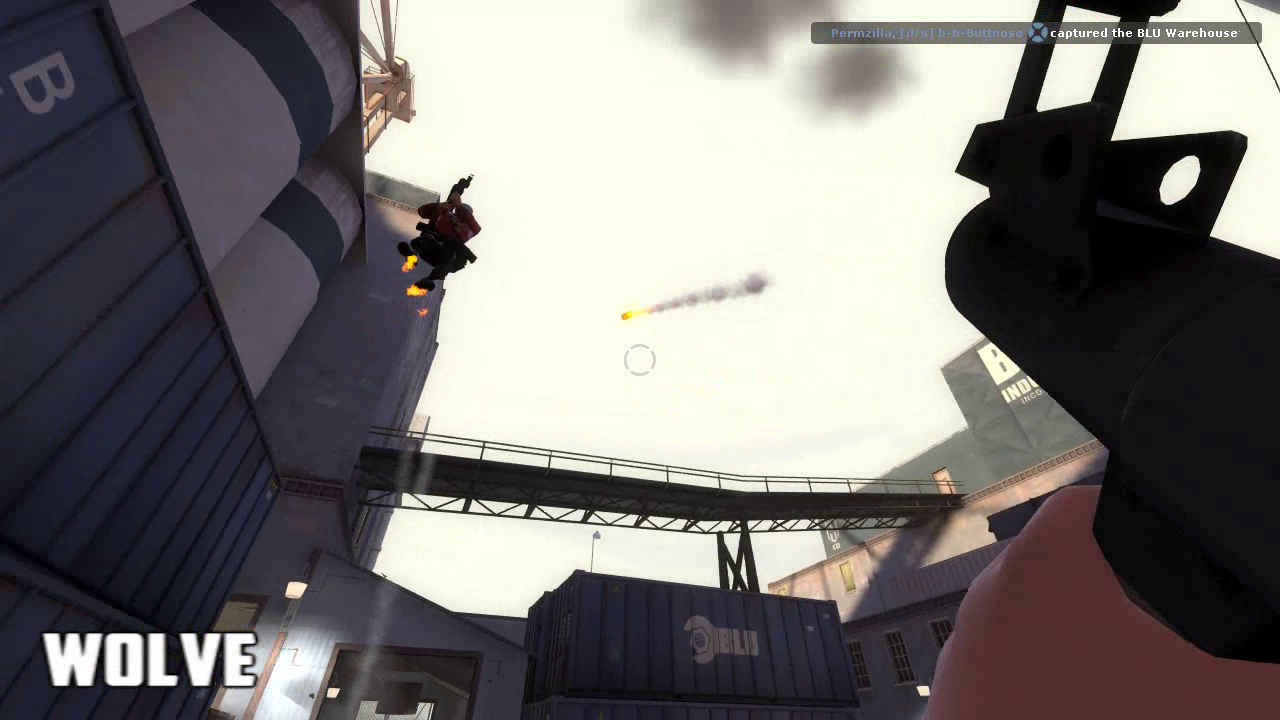This screenshot has height=720, width=1280.
Task: Click the BLU Warehouse capture notification
Action: point(1035,33)
